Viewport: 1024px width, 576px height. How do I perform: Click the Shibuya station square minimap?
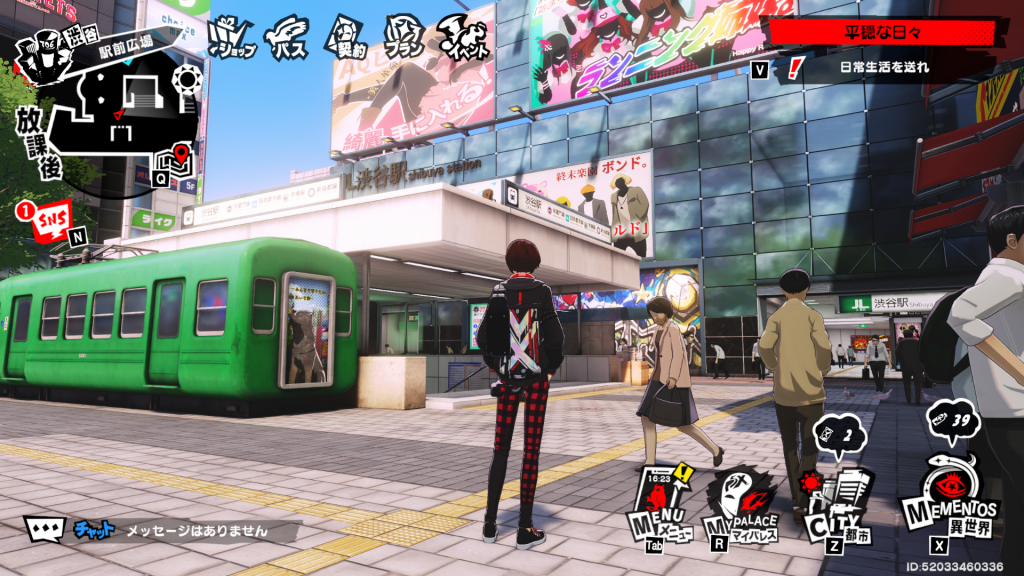132,108
